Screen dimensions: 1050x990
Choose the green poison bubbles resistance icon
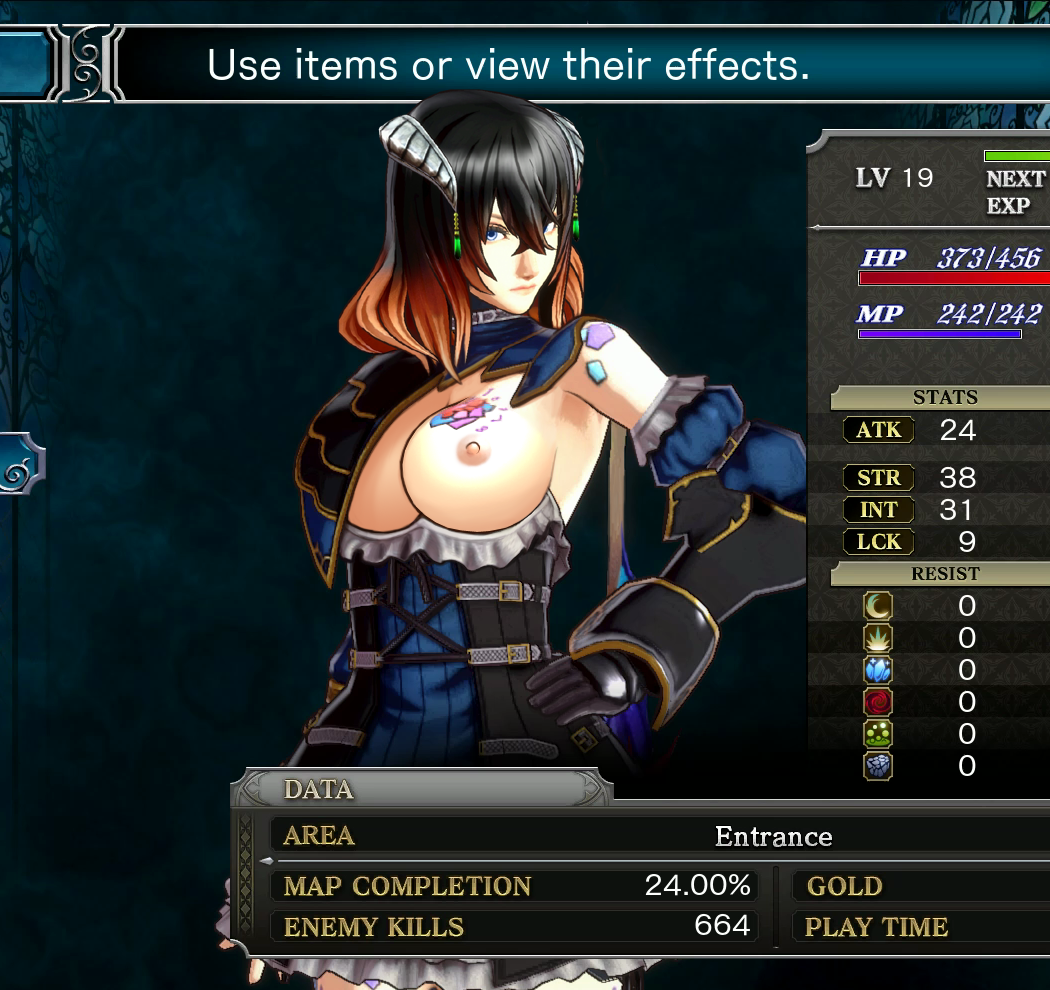click(878, 734)
